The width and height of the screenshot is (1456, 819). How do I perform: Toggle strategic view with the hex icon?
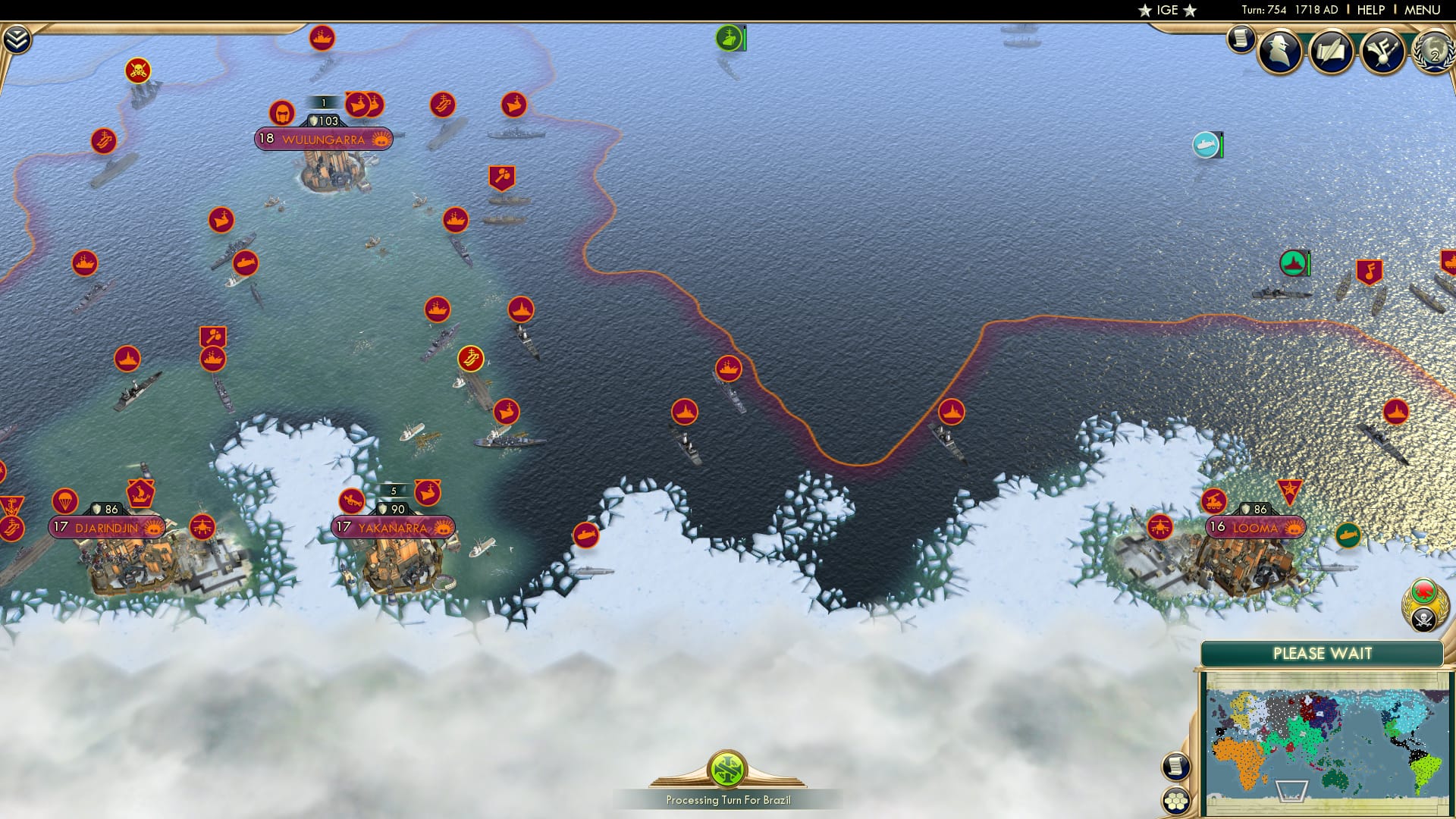pyautogui.click(x=1176, y=800)
